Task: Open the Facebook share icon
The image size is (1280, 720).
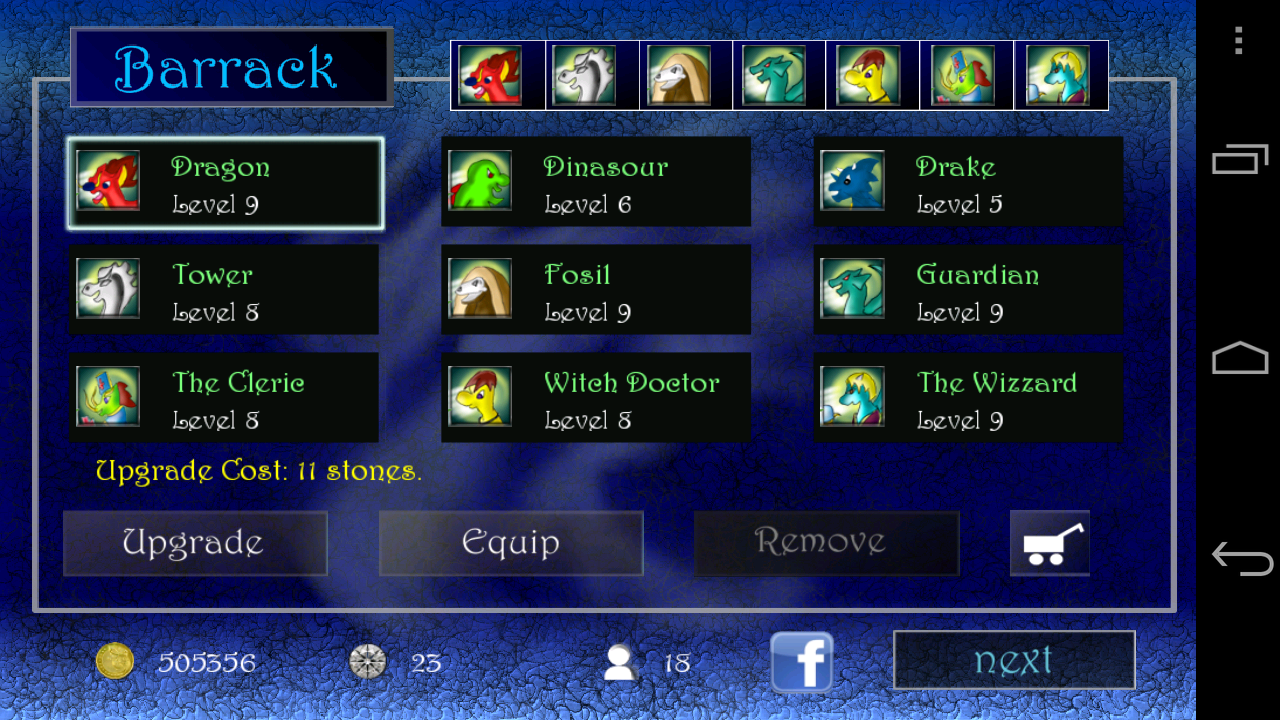Action: click(801, 661)
